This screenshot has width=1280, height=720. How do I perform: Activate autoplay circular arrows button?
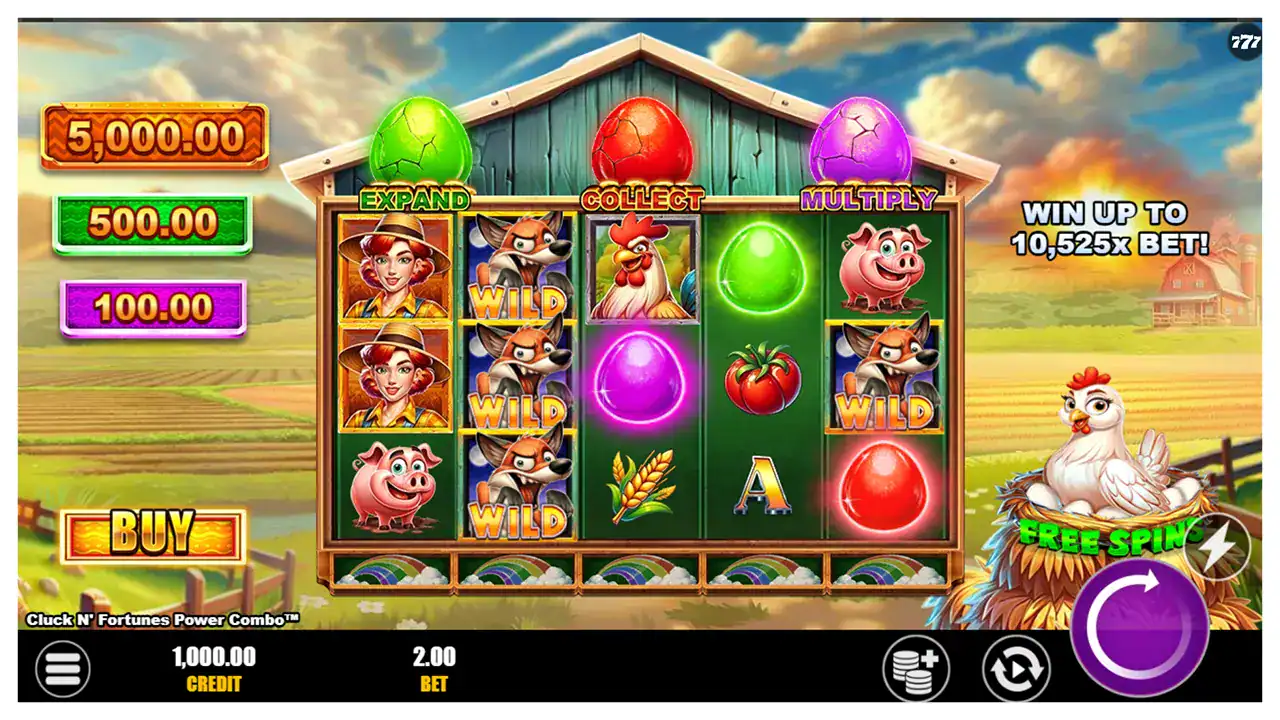pyautogui.click(x=1016, y=668)
